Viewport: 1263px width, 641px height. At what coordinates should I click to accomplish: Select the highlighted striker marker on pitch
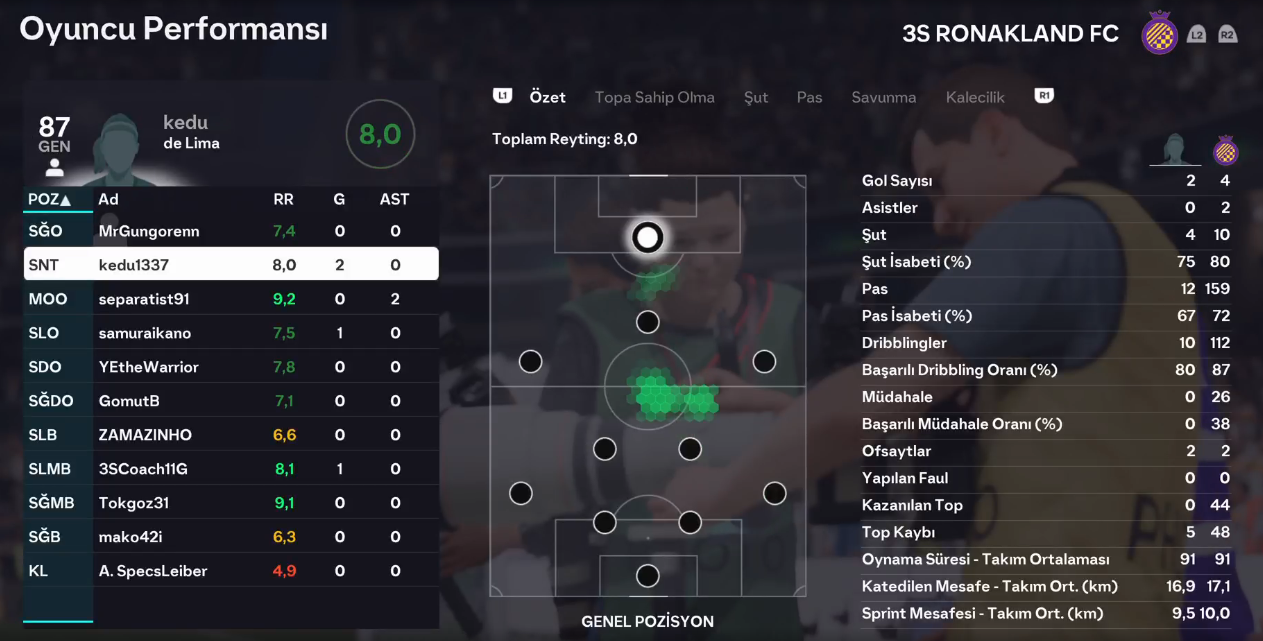click(648, 237)
